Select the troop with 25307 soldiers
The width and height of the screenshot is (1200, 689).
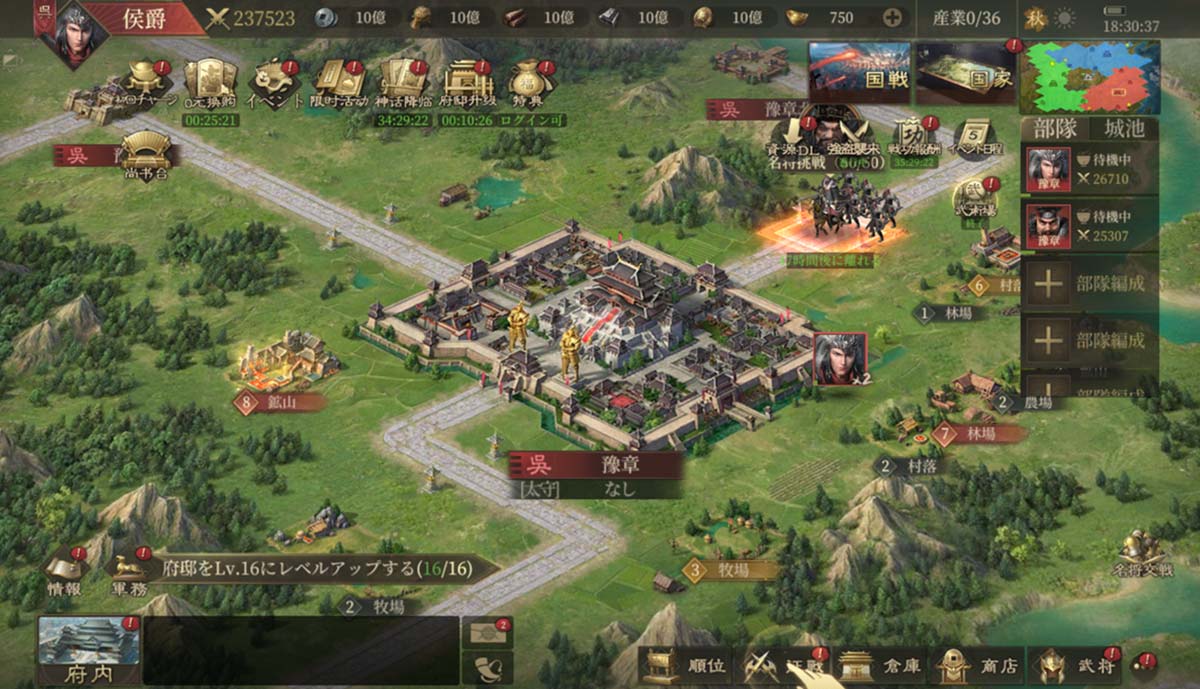[1089, 226]
